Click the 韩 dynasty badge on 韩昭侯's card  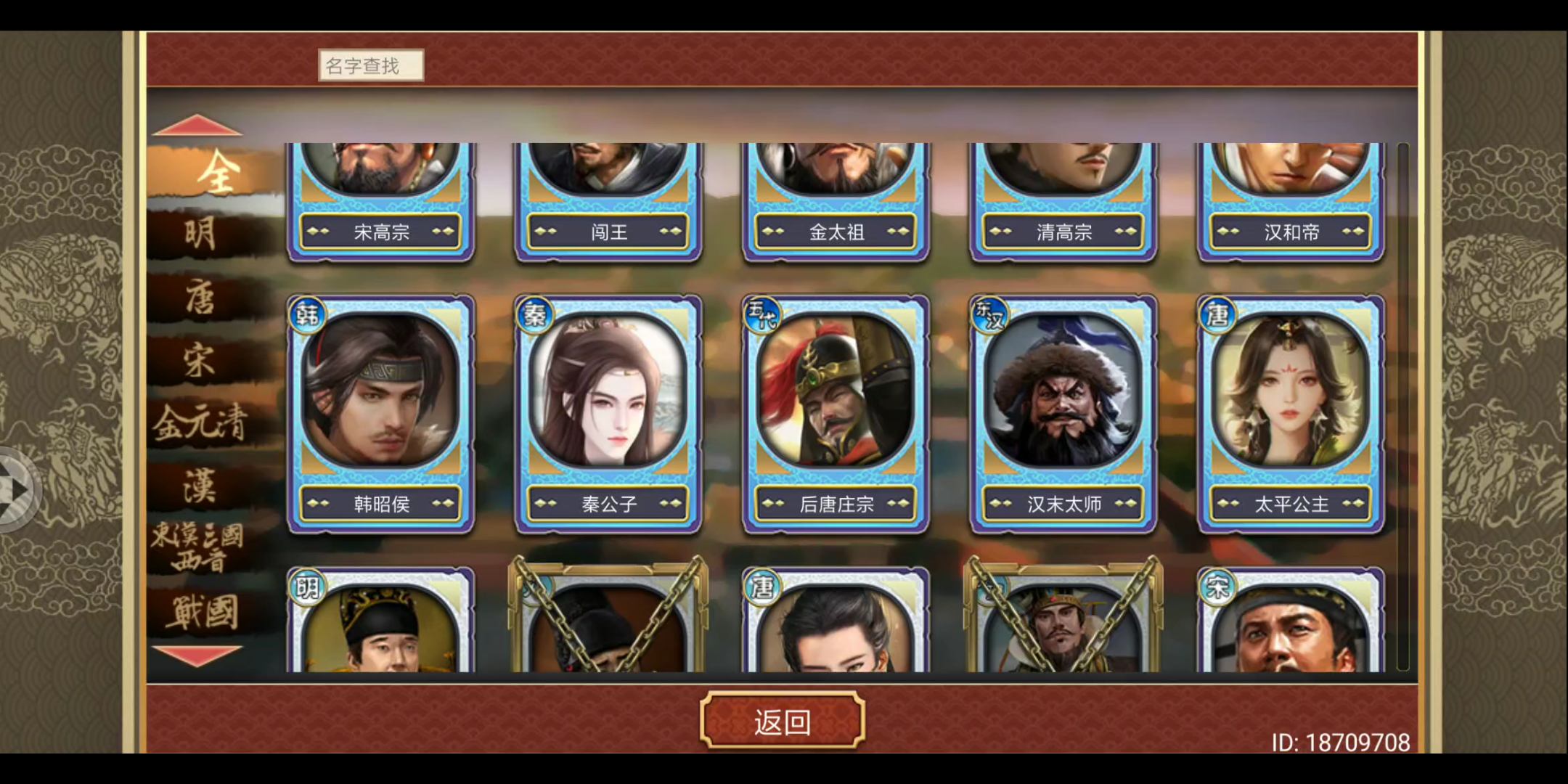point(307,315)
